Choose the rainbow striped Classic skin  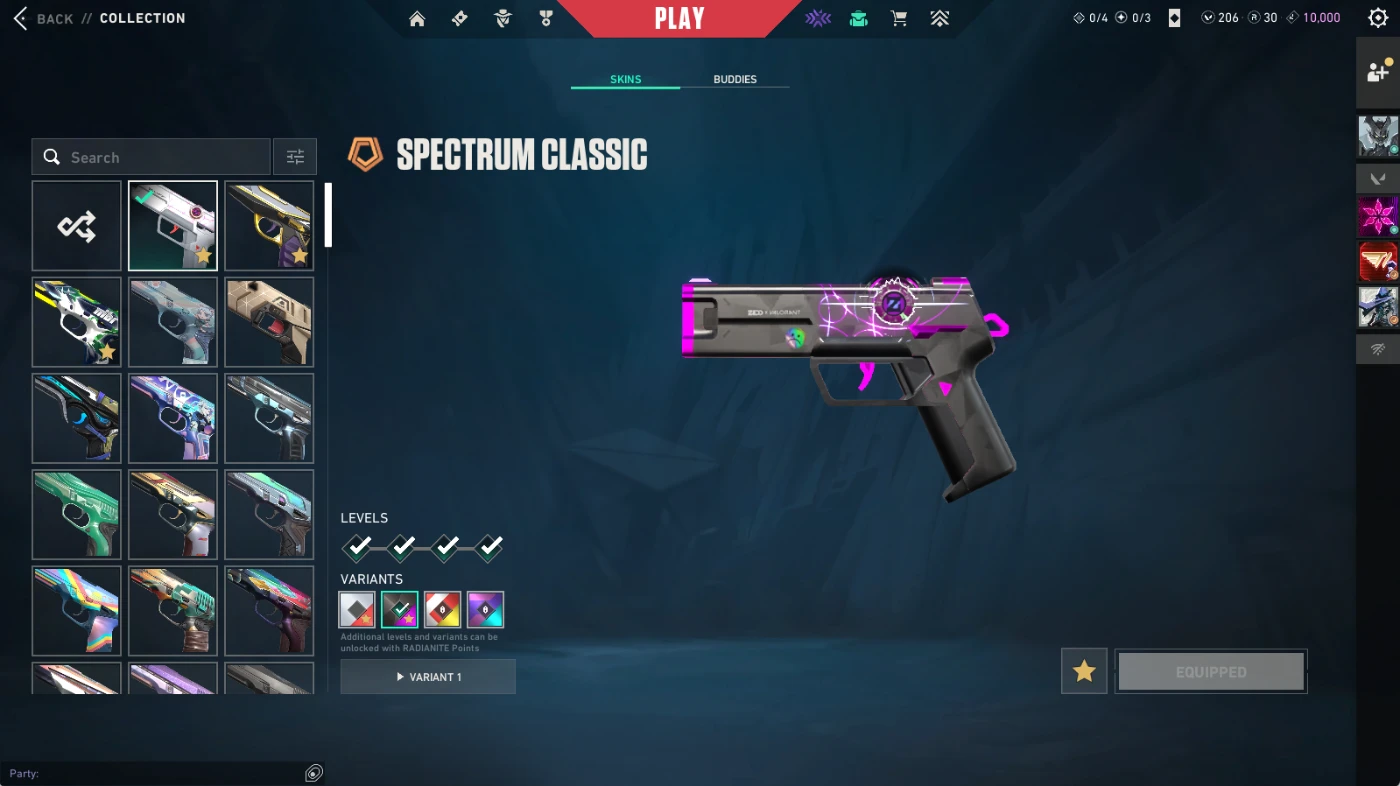pos(77,610)
